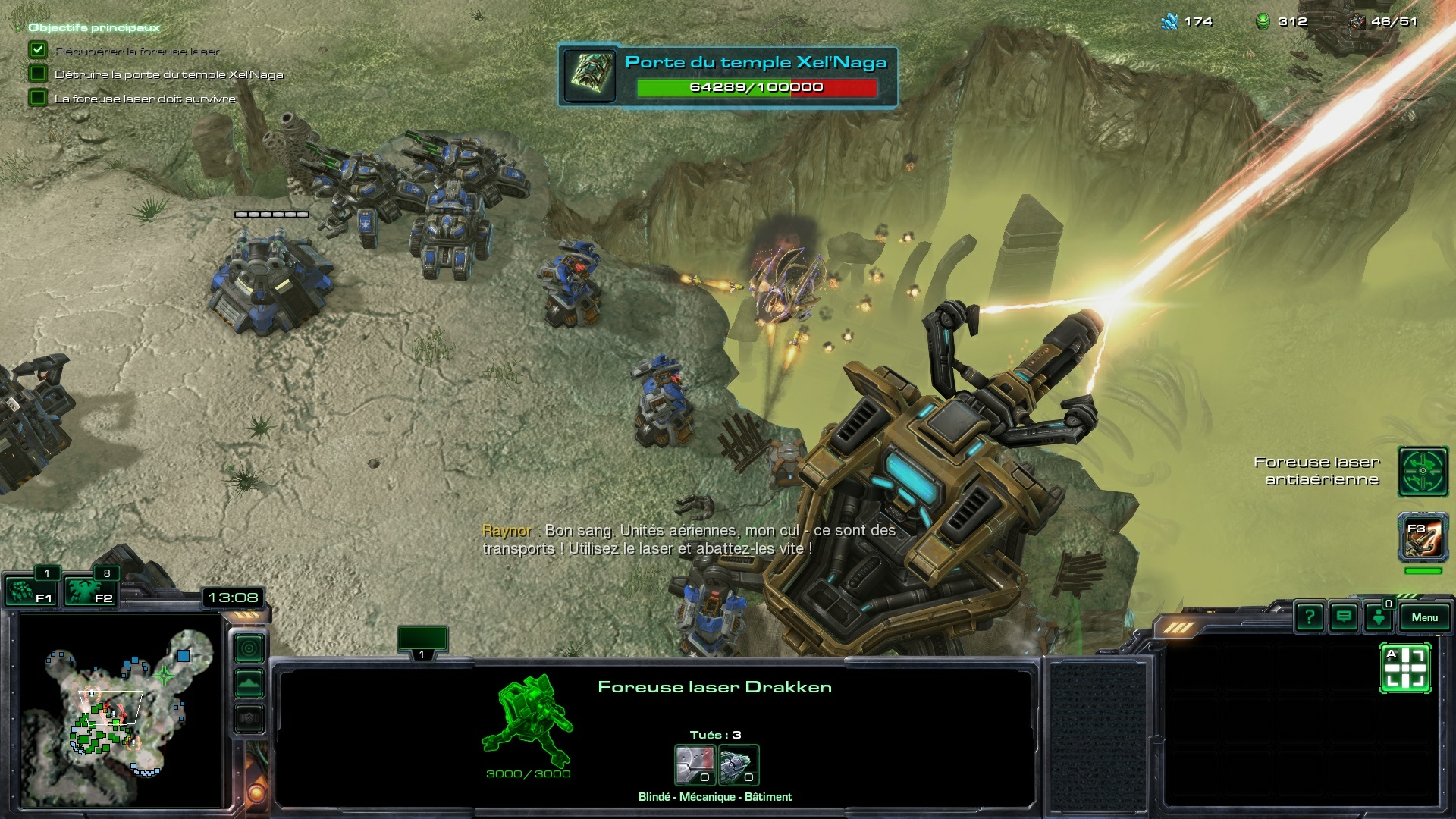Screen dimensions: 1456x819
Task: Collapse the 'Objectifs principaux' objectives header
Action: click(94, 27)
